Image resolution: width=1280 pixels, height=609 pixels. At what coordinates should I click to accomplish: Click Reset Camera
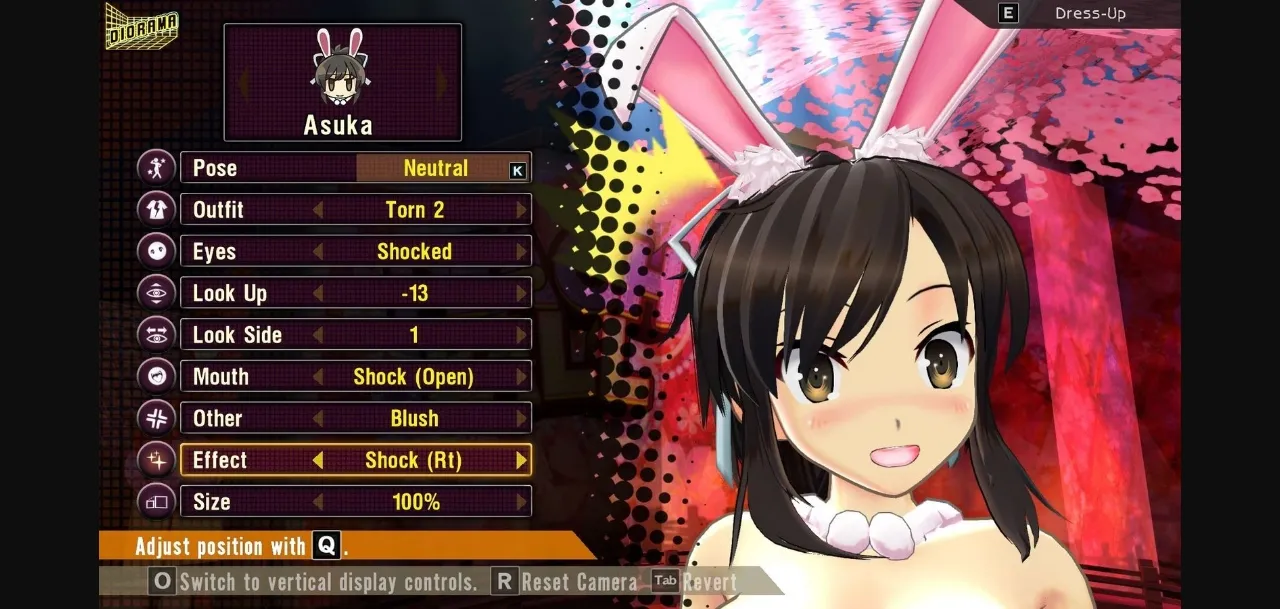[566, 582]
